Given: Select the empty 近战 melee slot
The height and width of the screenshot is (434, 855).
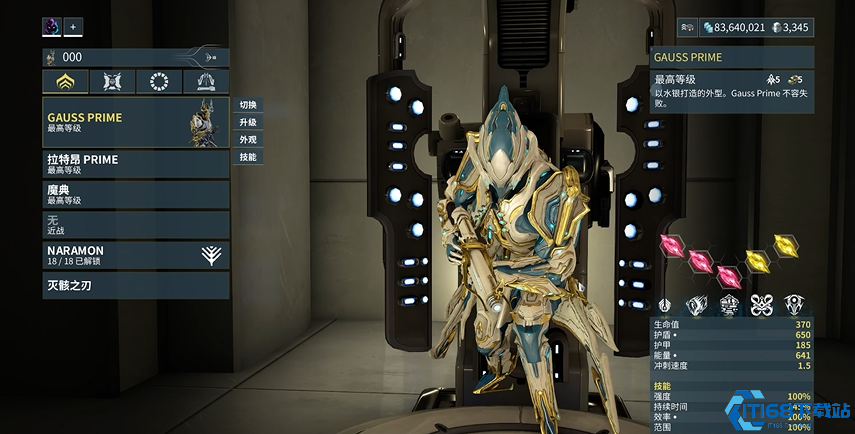Looking at the screenshot, I should tap(135, 223).
